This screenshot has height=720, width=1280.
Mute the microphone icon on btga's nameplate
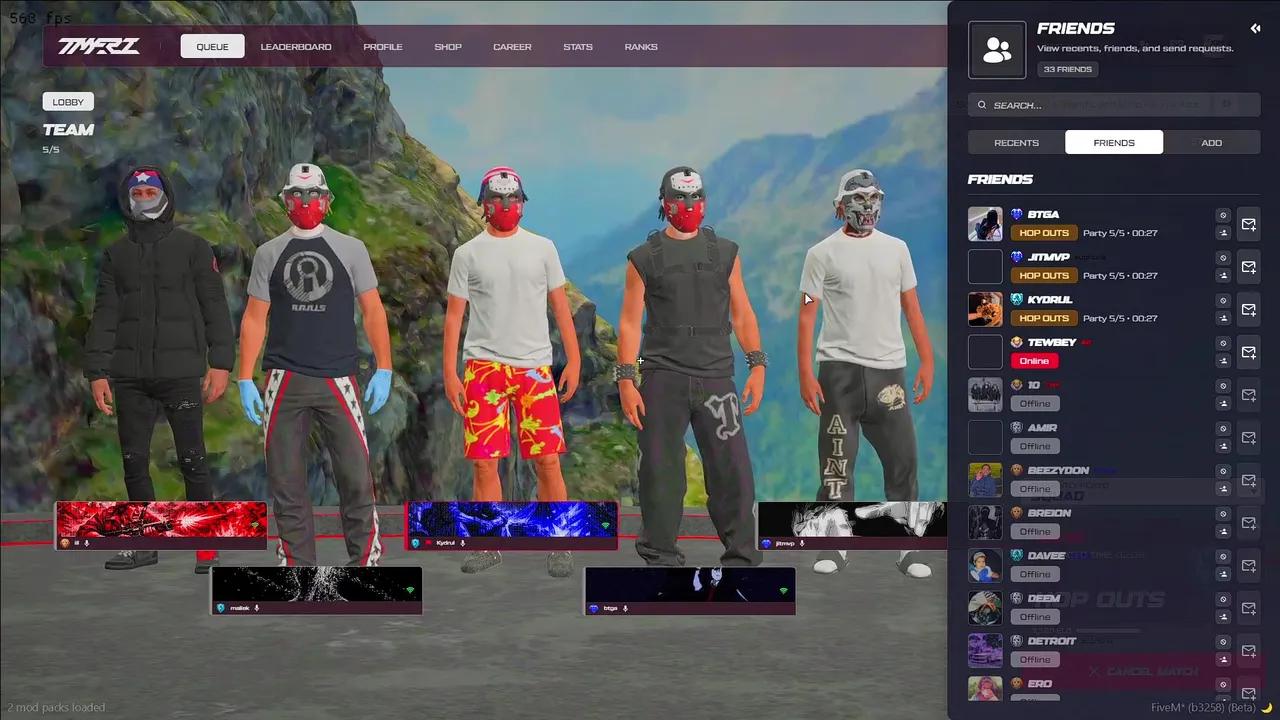tap(626, 609)
